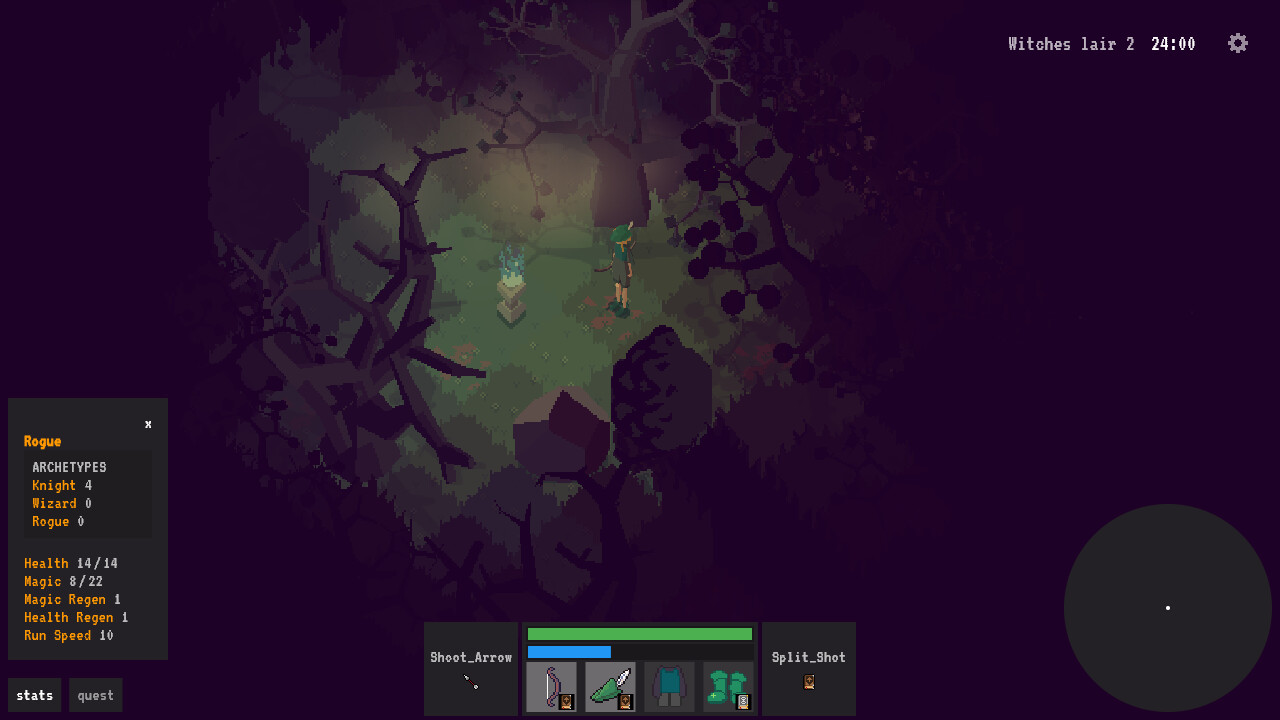Screen dimensions: 1280x720
Task: Click the player marker dot on the minimap
Action: pos(1168,606)
